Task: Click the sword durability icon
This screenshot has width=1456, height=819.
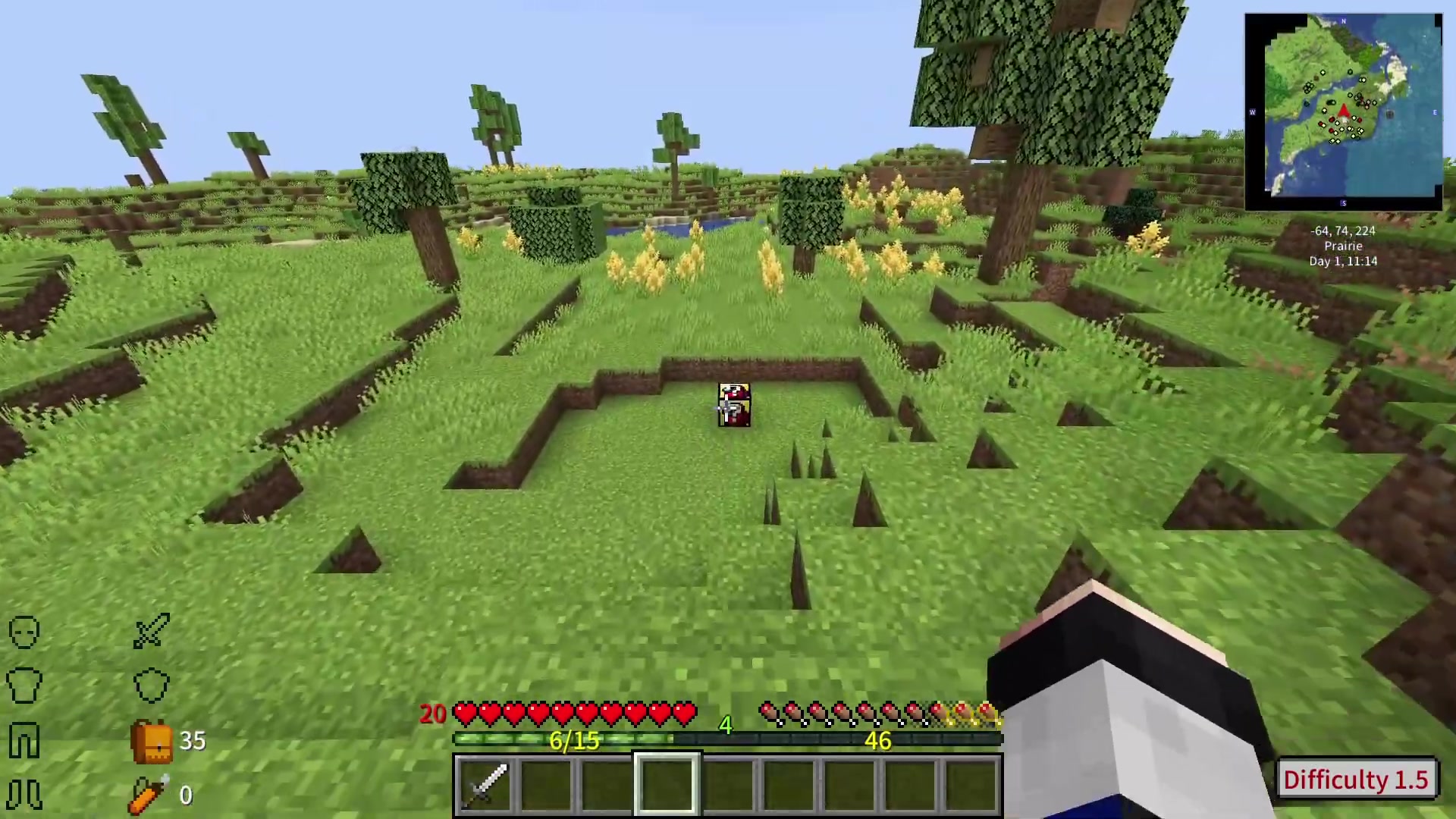Action: [x=150, y=632]
